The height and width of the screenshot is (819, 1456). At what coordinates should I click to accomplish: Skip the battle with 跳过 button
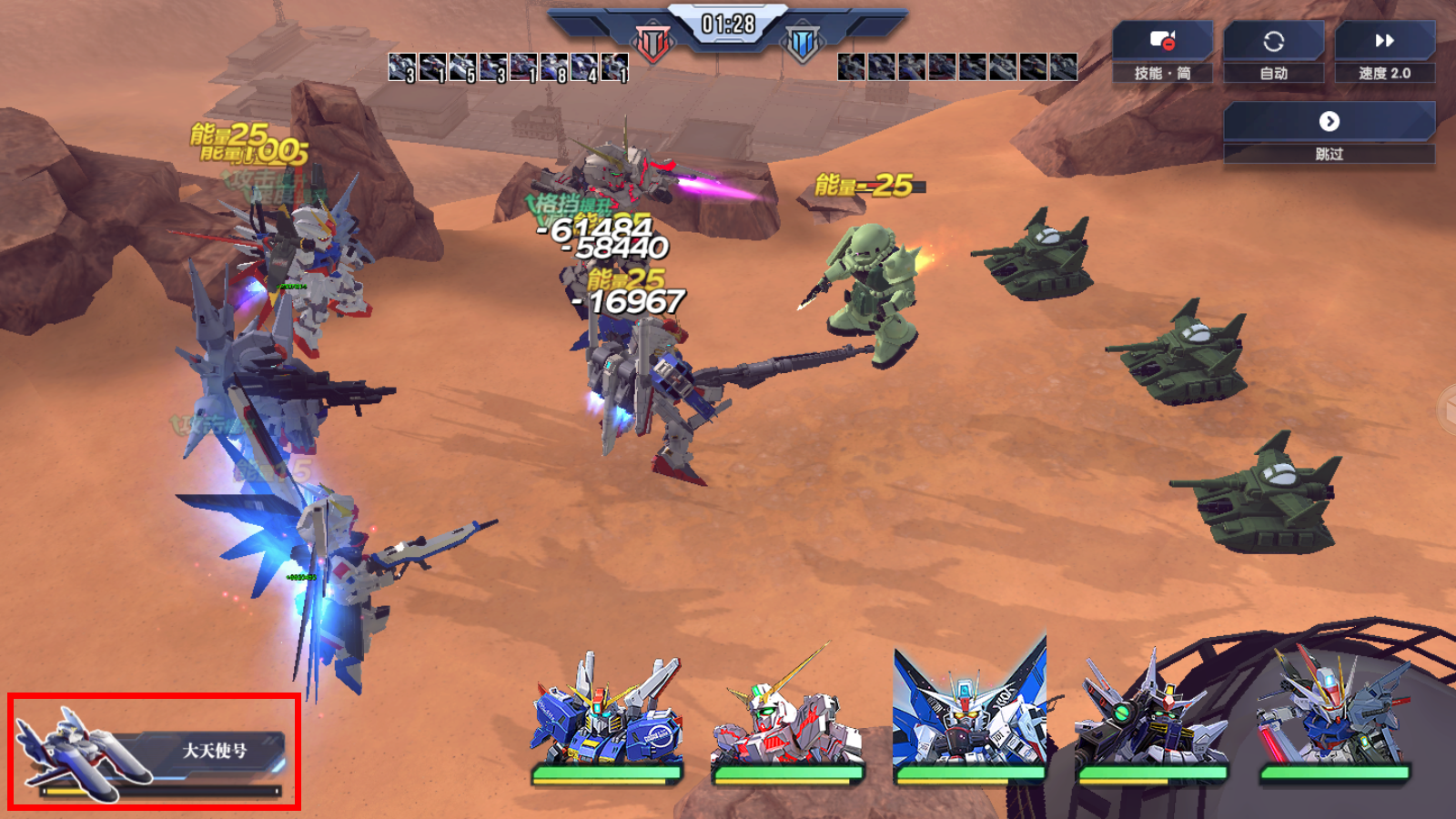[x=1329, y=132]
